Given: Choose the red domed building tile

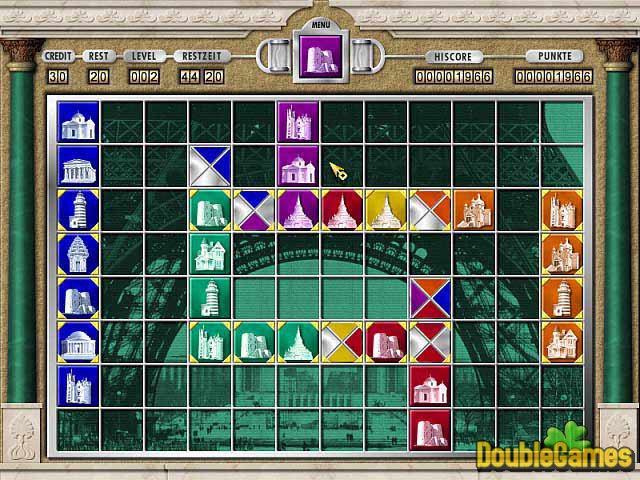Looking at the screenshot, I should point(430,385).
